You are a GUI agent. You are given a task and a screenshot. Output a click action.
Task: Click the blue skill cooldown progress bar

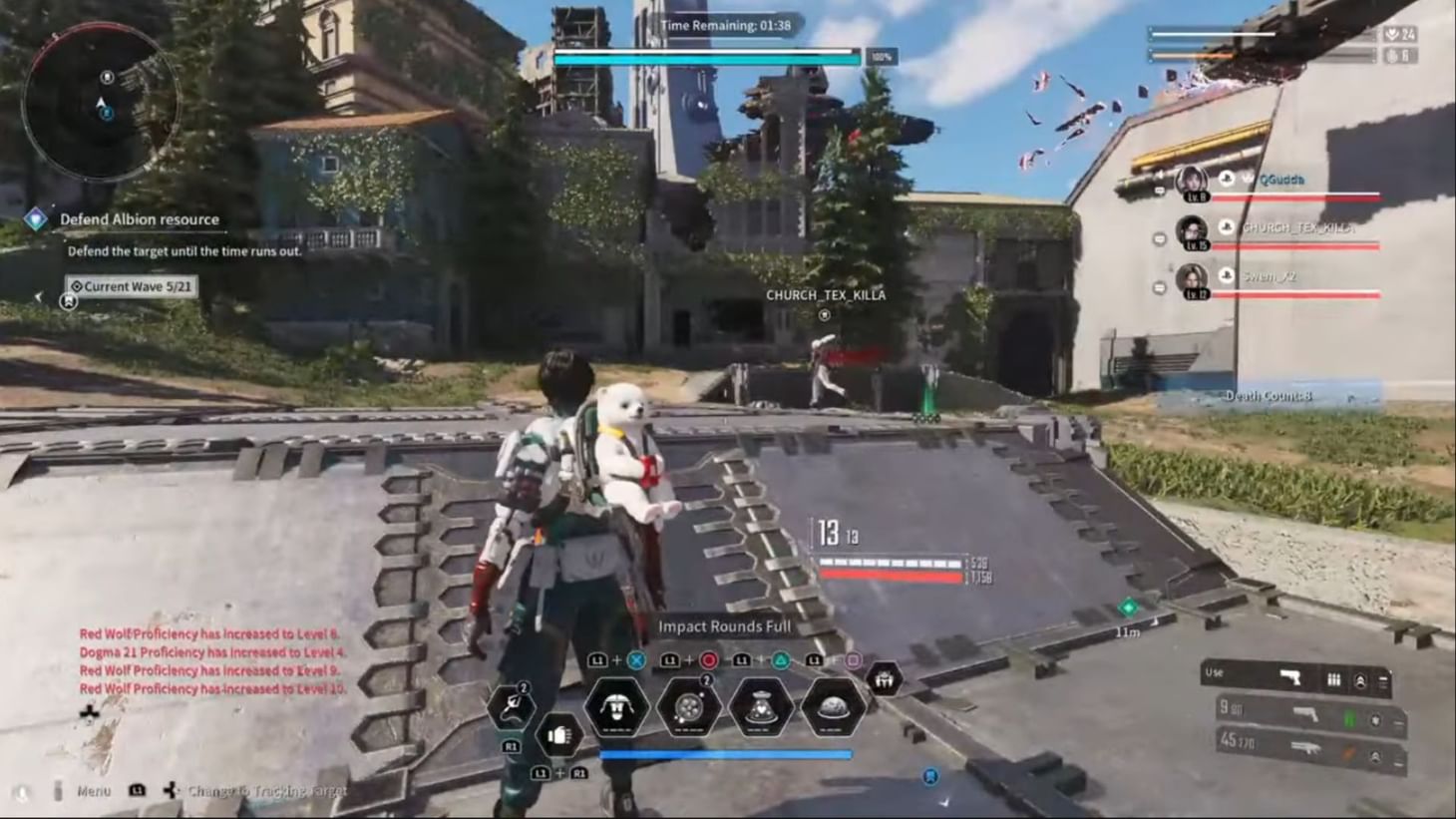point(725,754)
